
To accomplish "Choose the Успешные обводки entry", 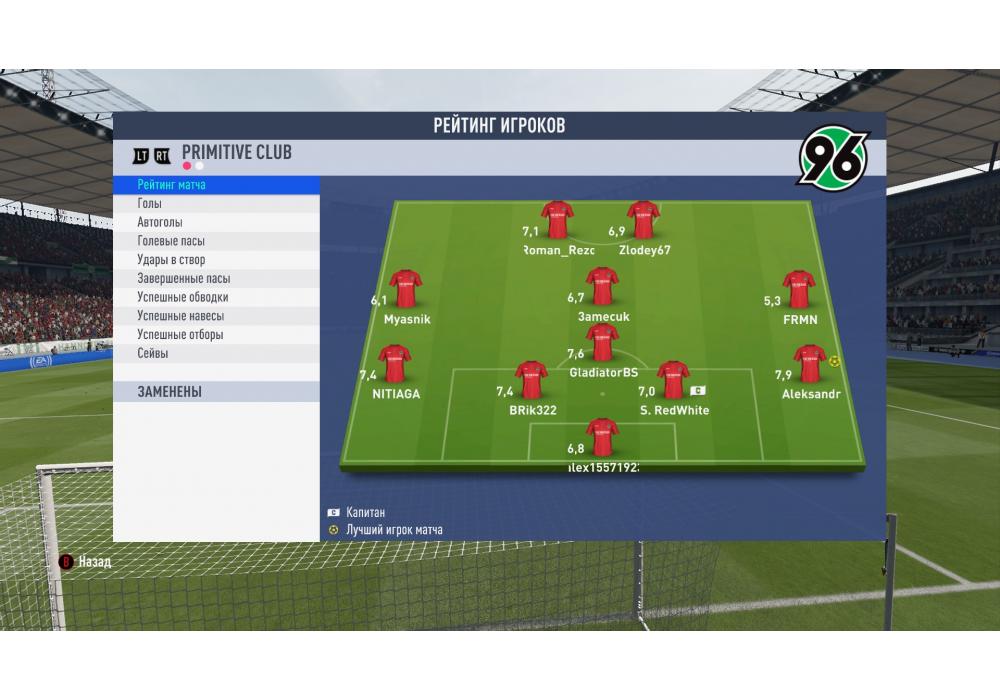I will tap(217, 297).
